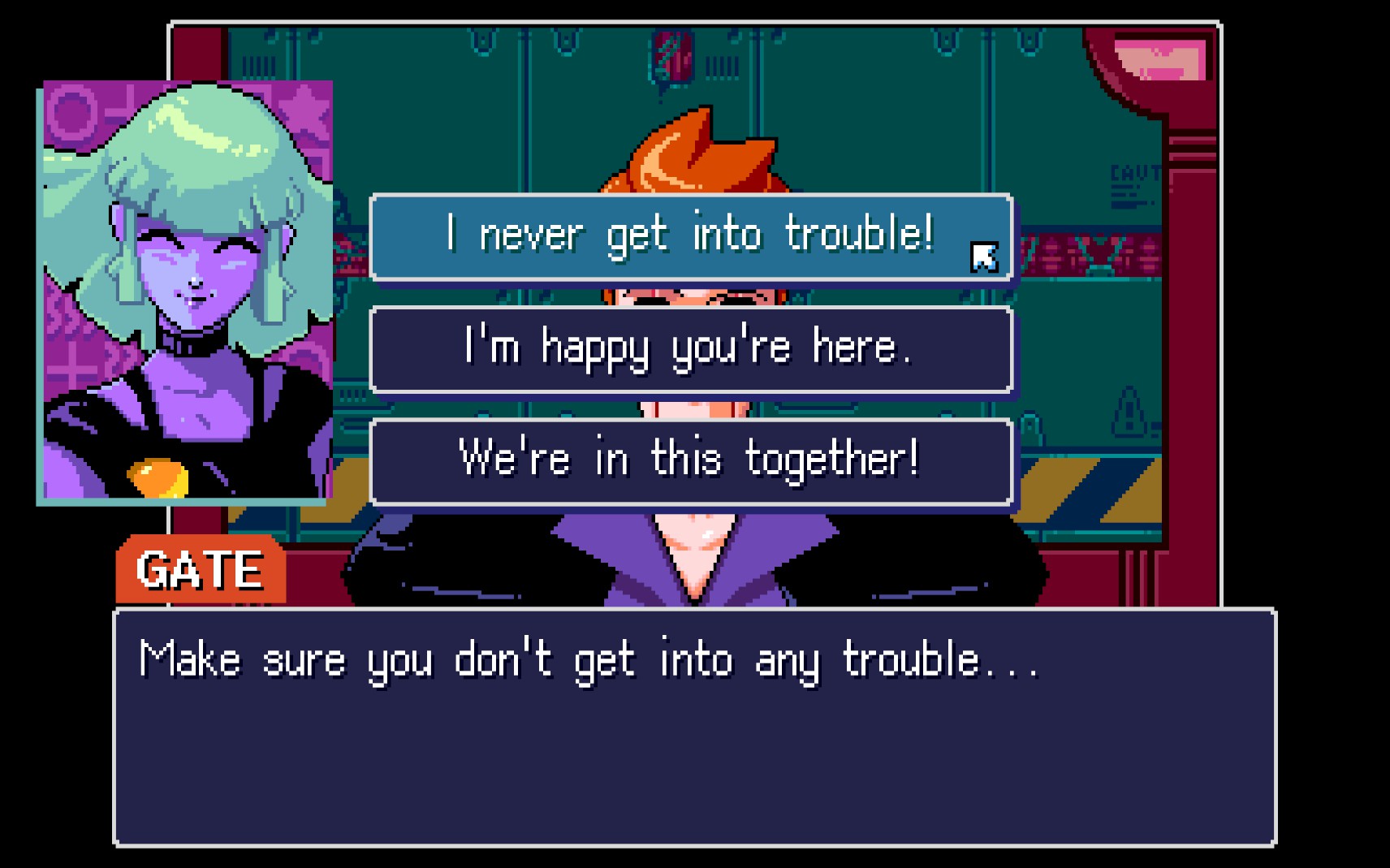The image size is (1390, 868).
Task: Choose "I never get into trouble!" reply
Action: tap(690, 236)
